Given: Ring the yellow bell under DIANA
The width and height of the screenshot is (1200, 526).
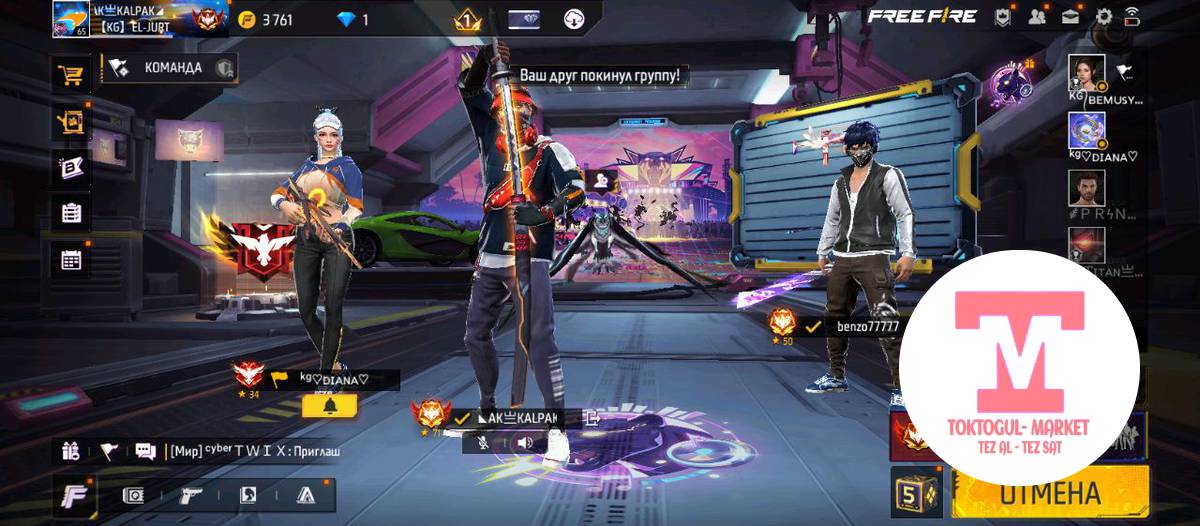Looking at the screenshot, I should [330, 406].
